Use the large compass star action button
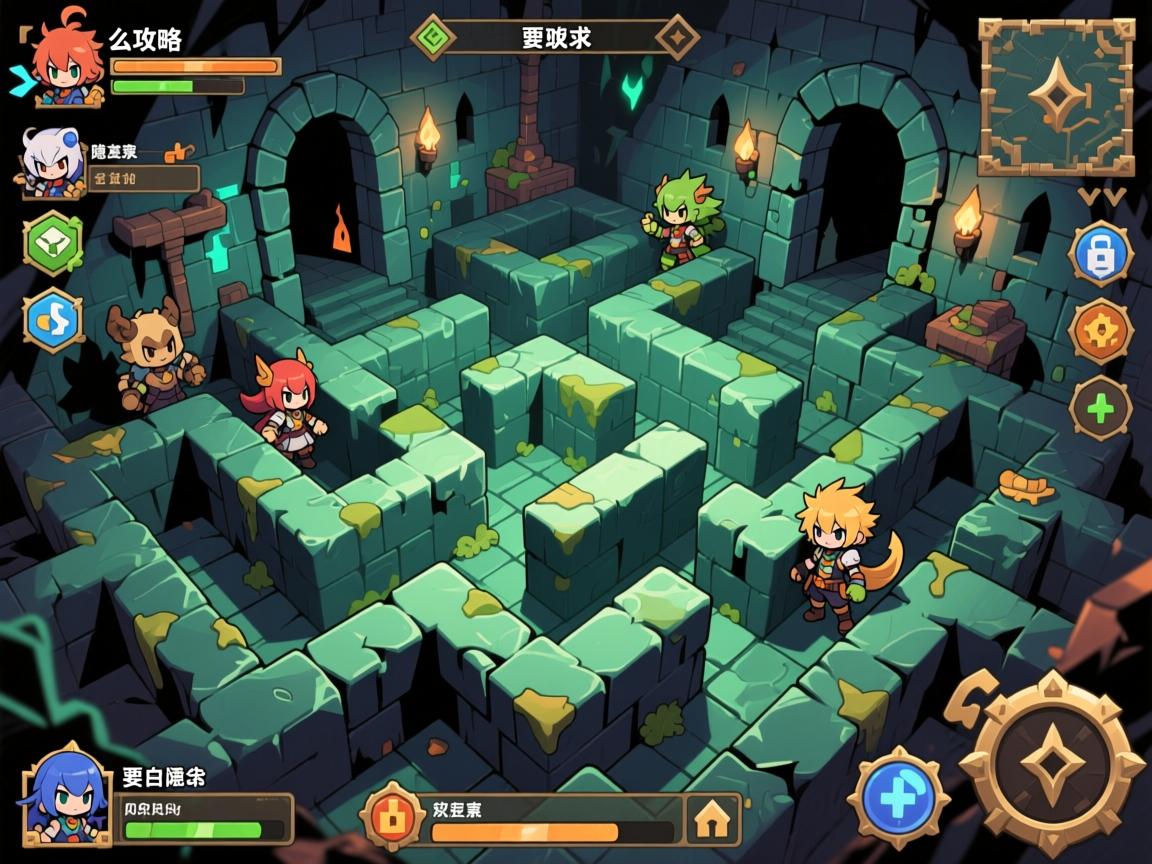1152x864 pixels. click(x=1051, y=764)
